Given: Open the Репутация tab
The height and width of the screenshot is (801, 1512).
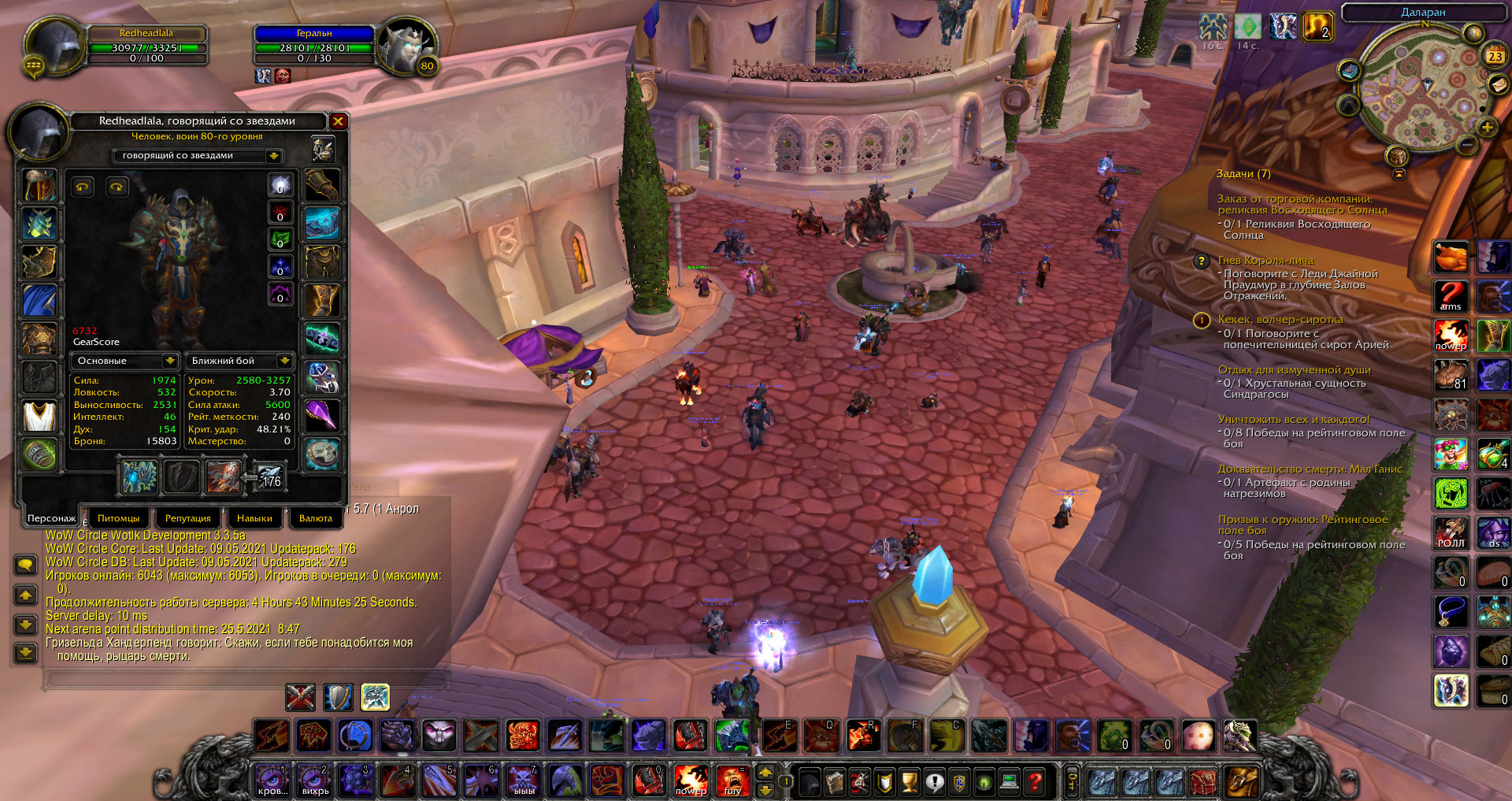Looking at the screenshot, I should [187, 518].
